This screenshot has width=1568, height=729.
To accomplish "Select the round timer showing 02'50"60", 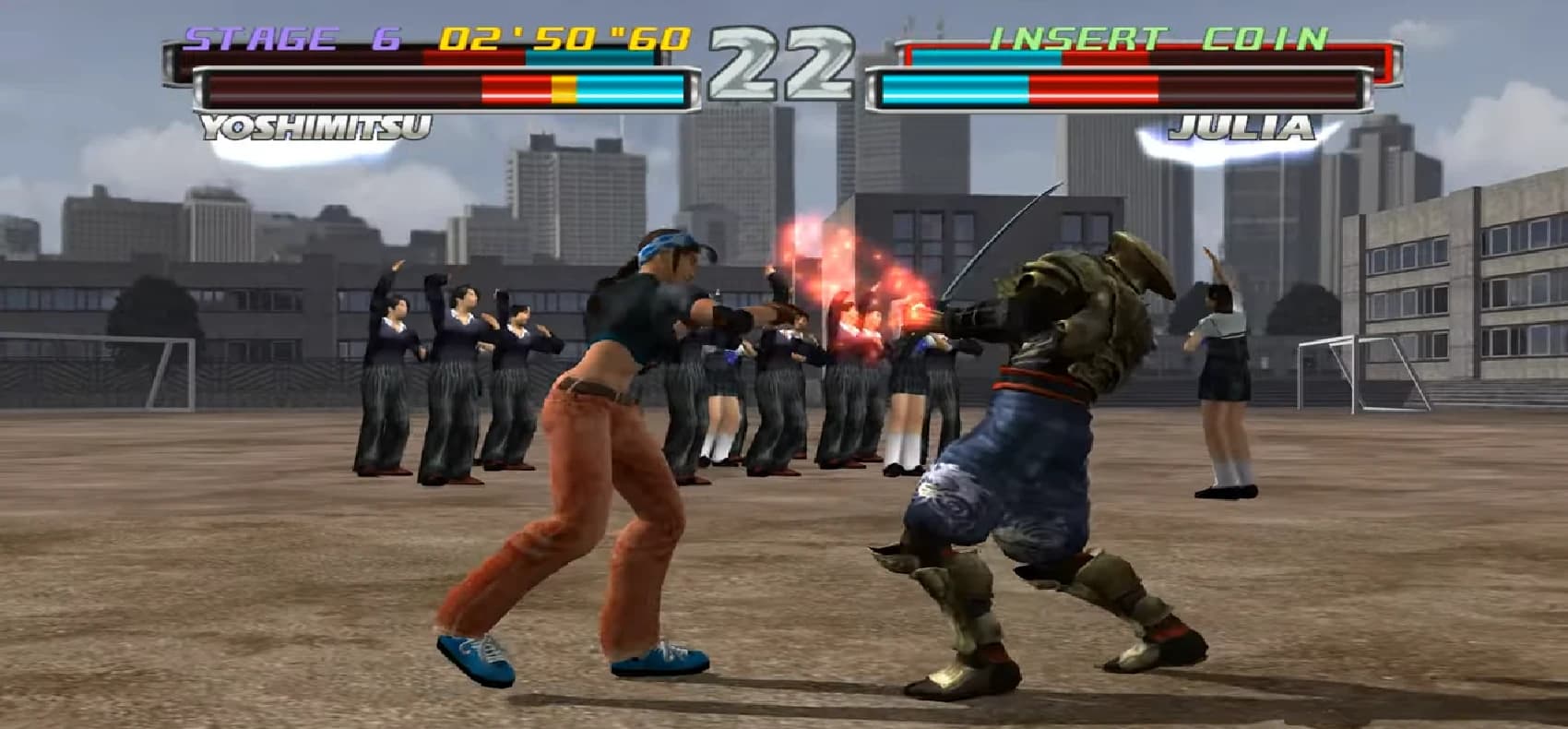I will 561,39.
